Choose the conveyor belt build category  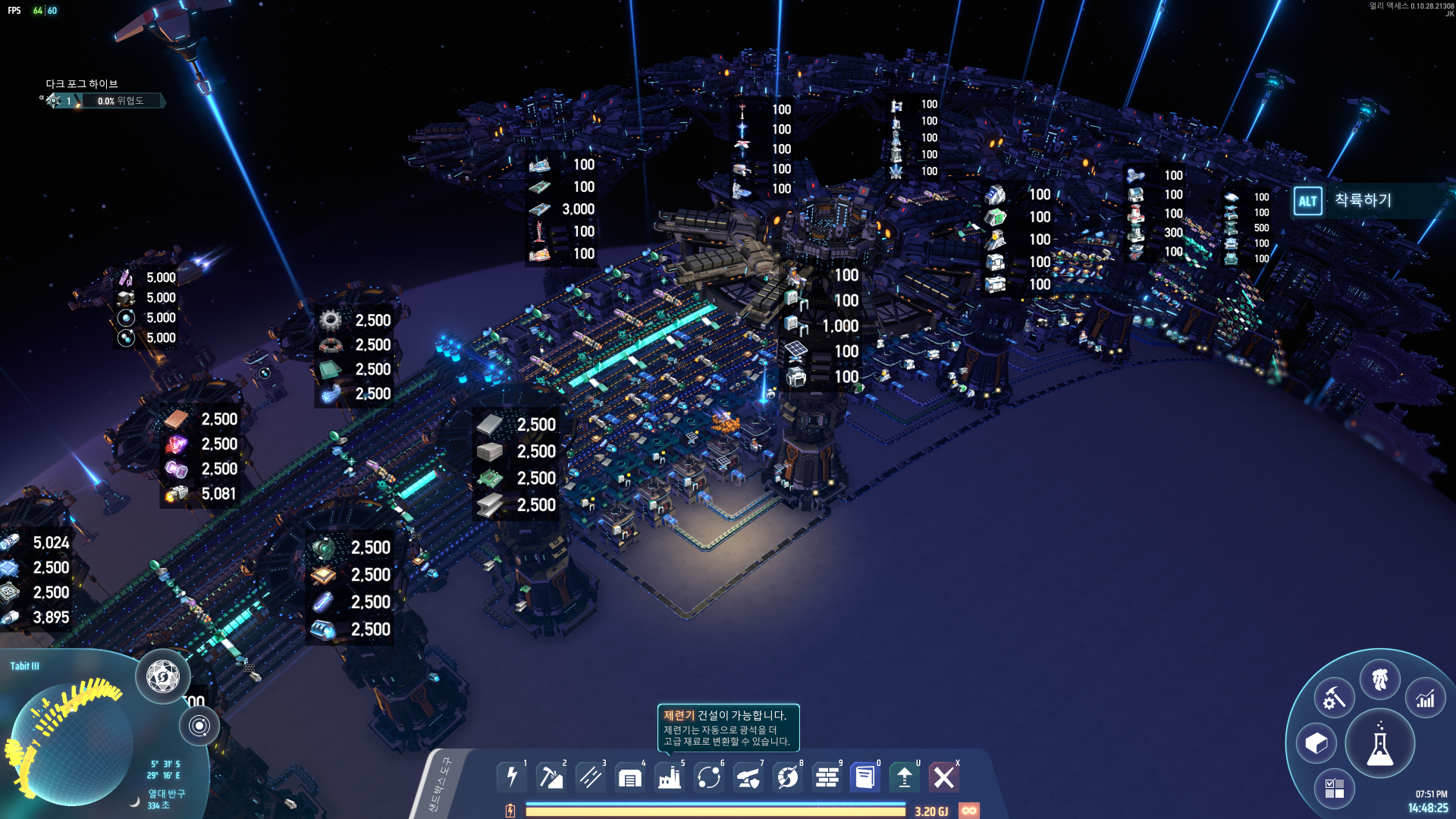tap(591, 777)
